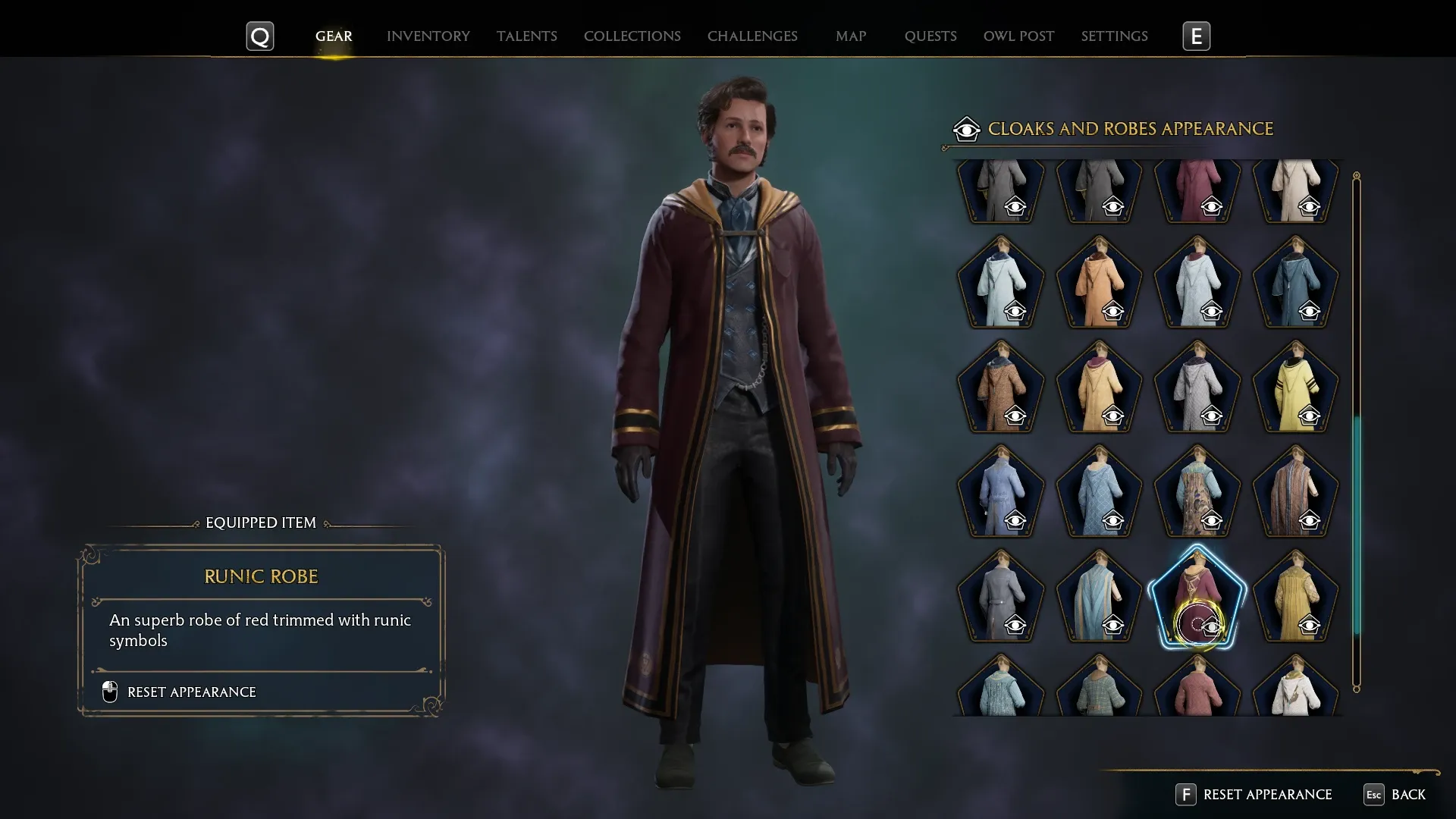Select the yellow robe with black stripes
The image size is (1456, 819).
(1295, 387)
